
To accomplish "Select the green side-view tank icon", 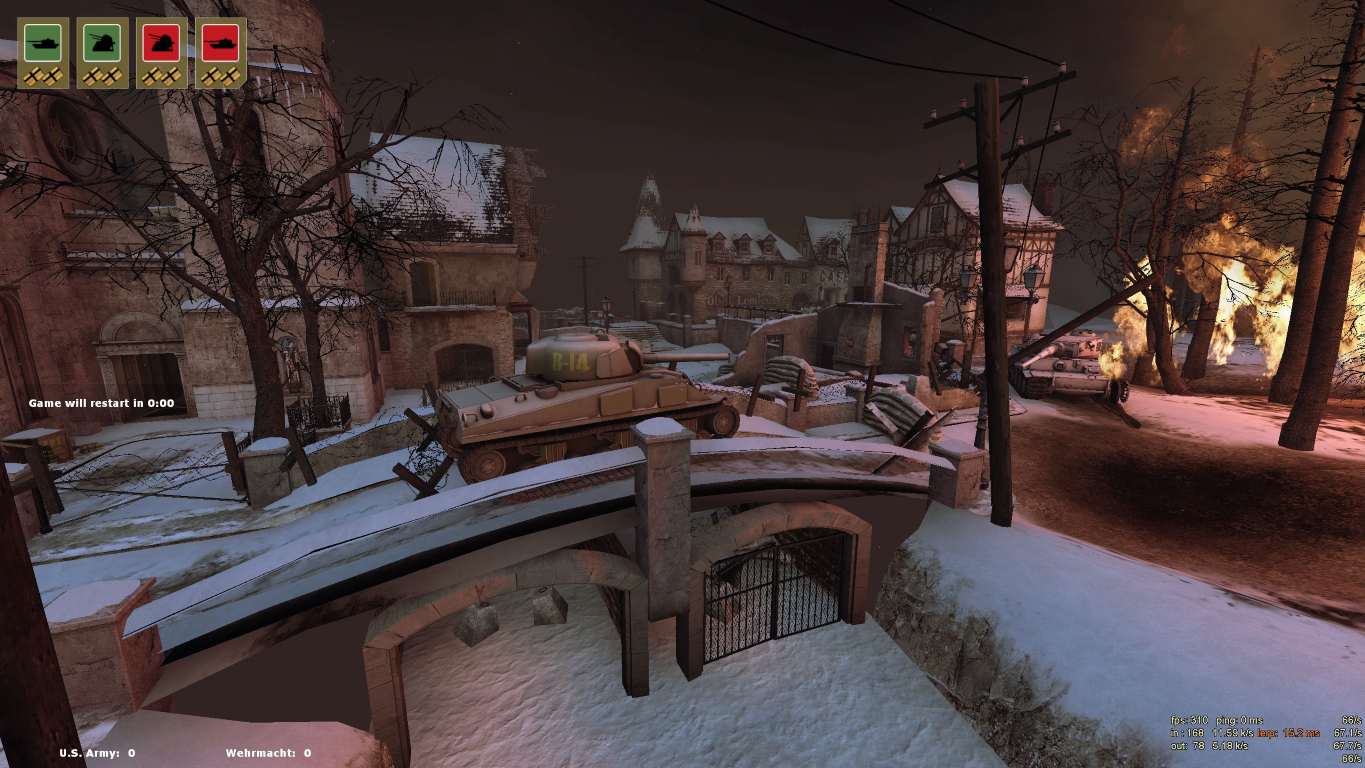I will [43, 43].
